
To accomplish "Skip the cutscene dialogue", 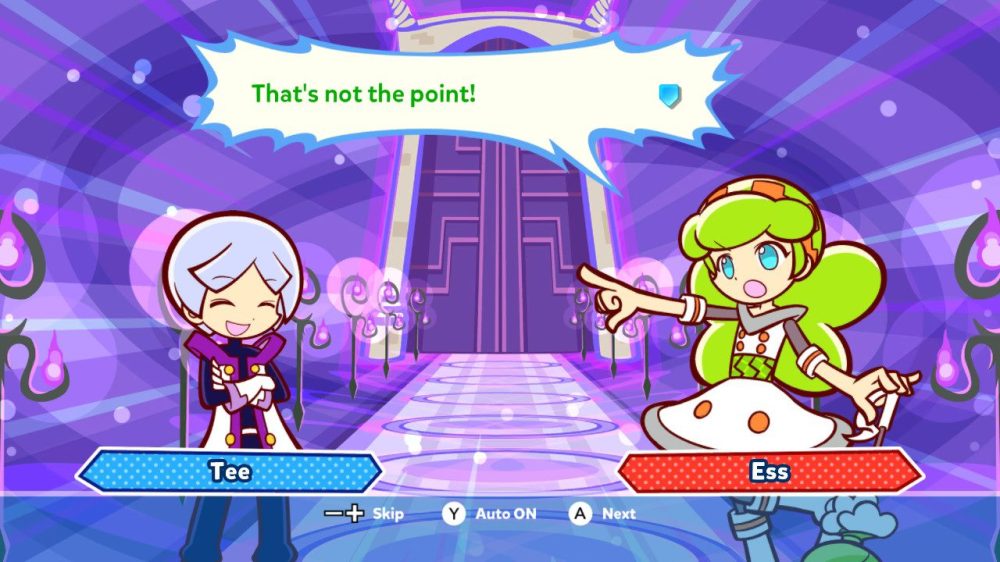I will [x=365, y=514].
